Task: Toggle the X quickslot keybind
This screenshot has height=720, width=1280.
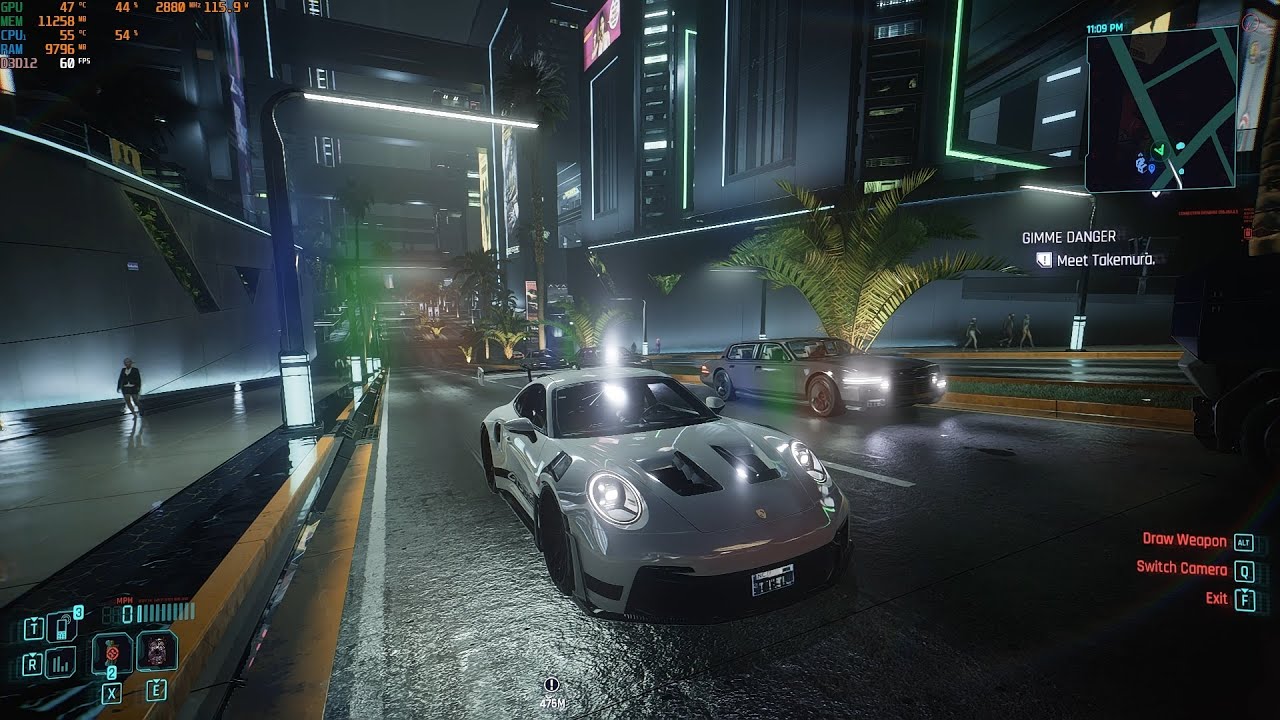Action: click(112, 692)
